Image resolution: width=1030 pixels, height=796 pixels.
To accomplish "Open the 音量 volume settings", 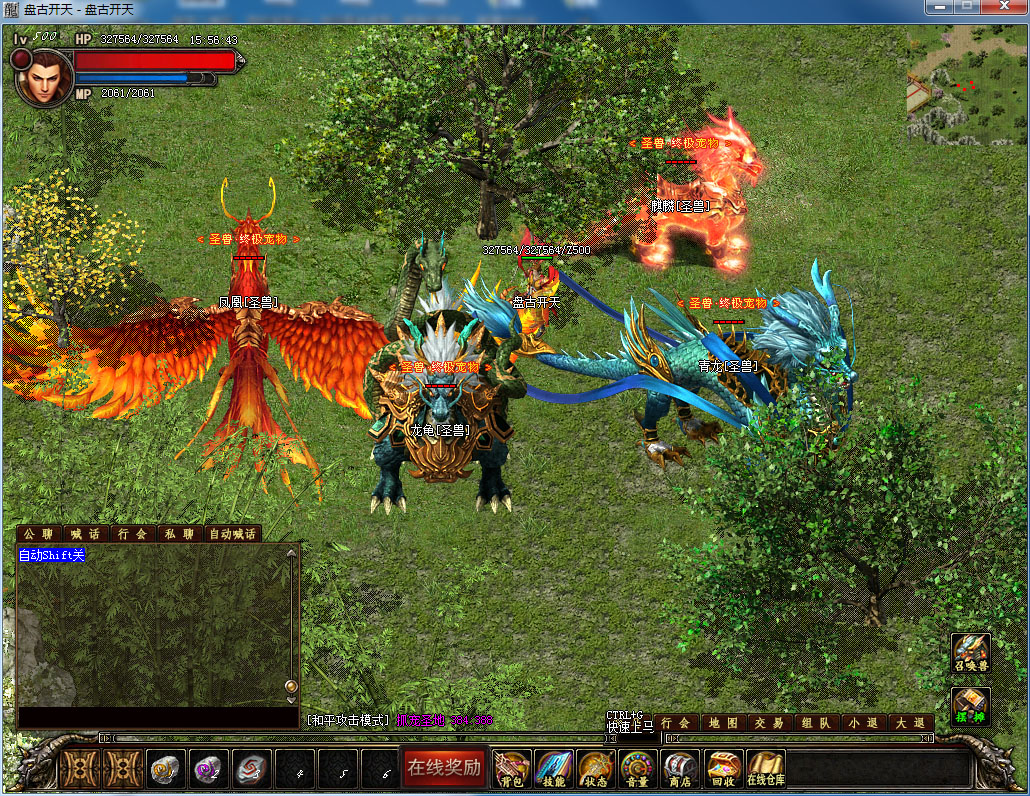I will [x=637, y=769].
